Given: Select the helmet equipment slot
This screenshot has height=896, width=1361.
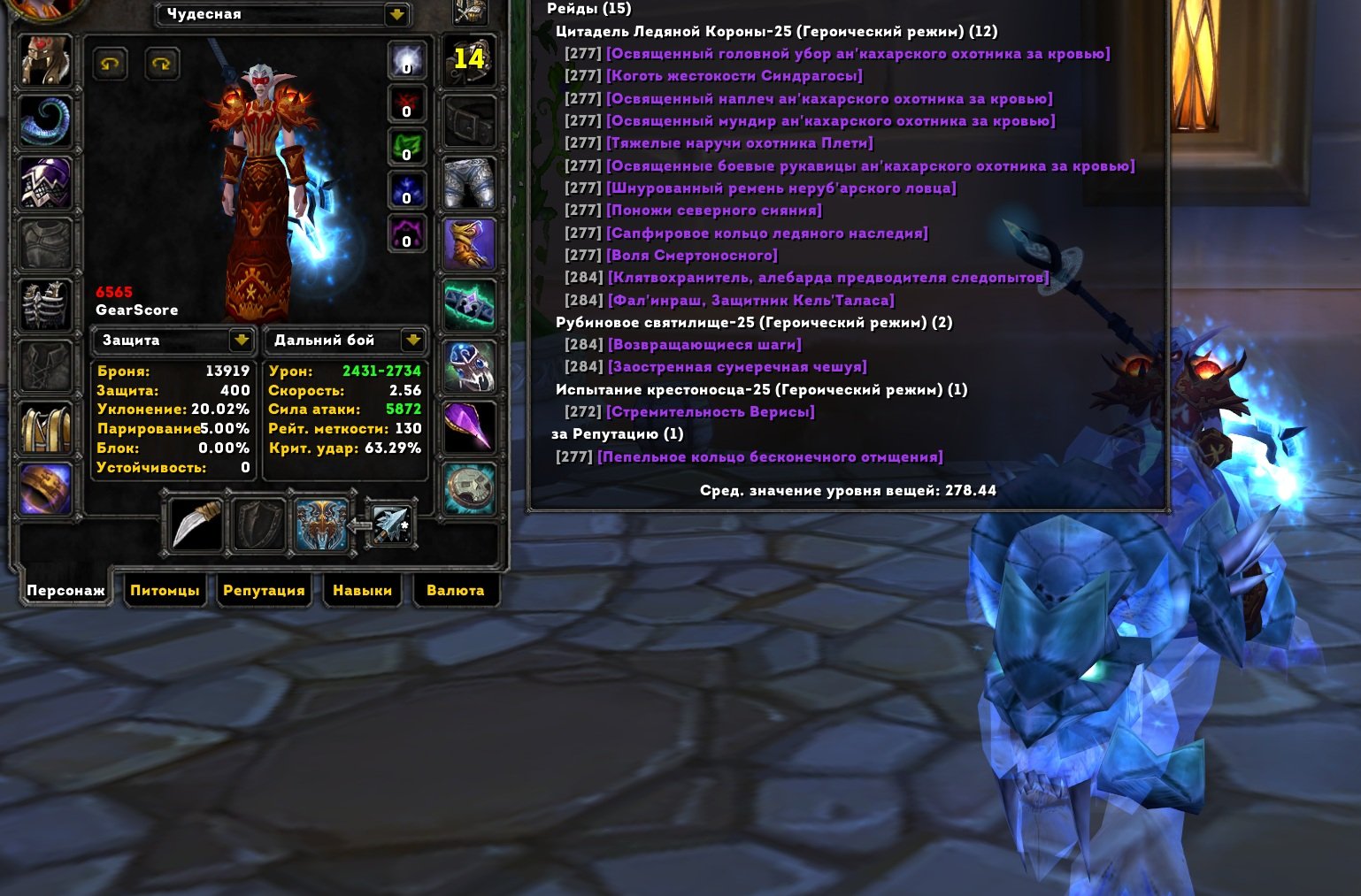Looking at the screenshot, I should click(45, 59).
